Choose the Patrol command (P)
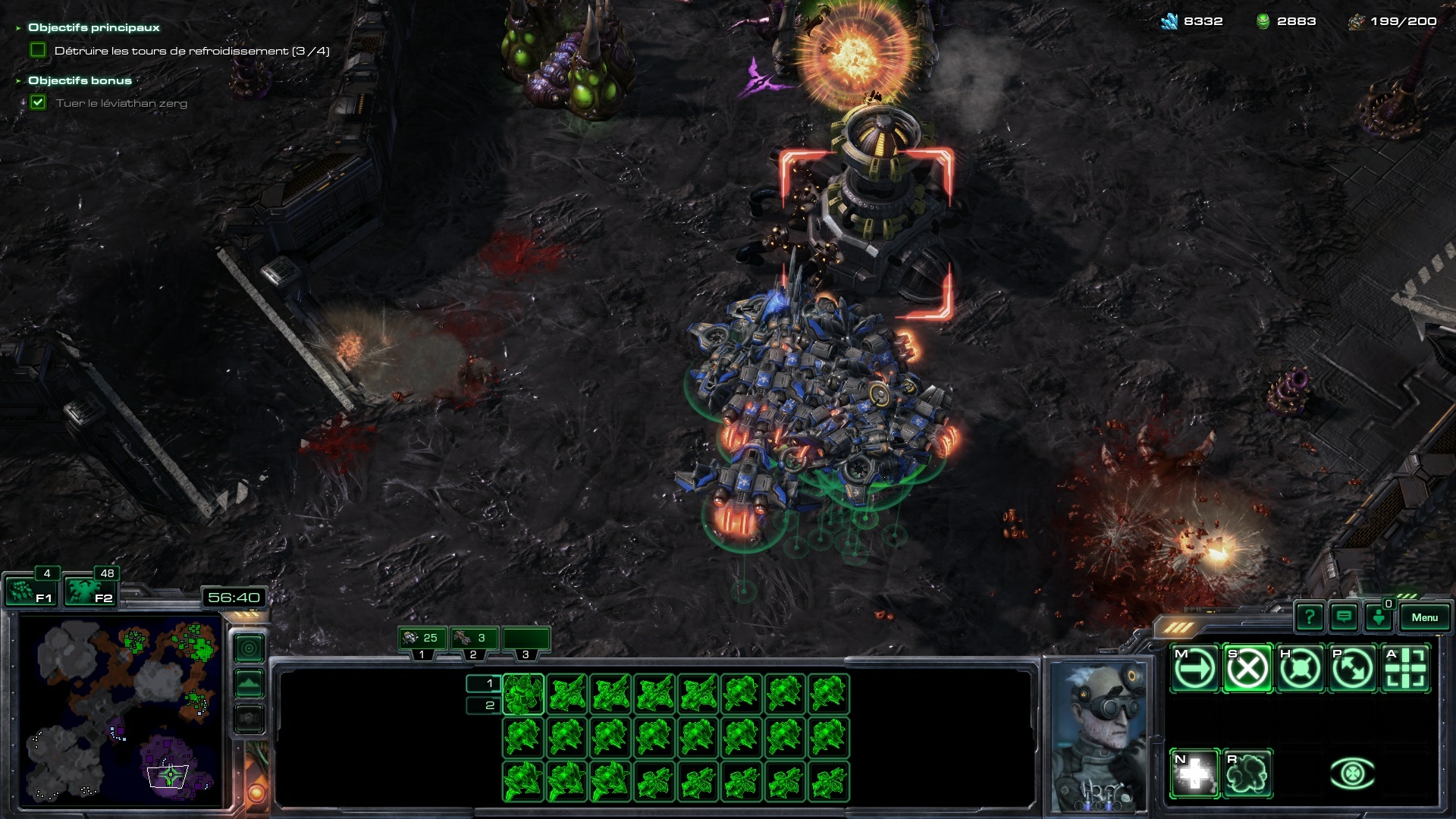Viewport: 1456px width, 819px height. point(1352,669)
